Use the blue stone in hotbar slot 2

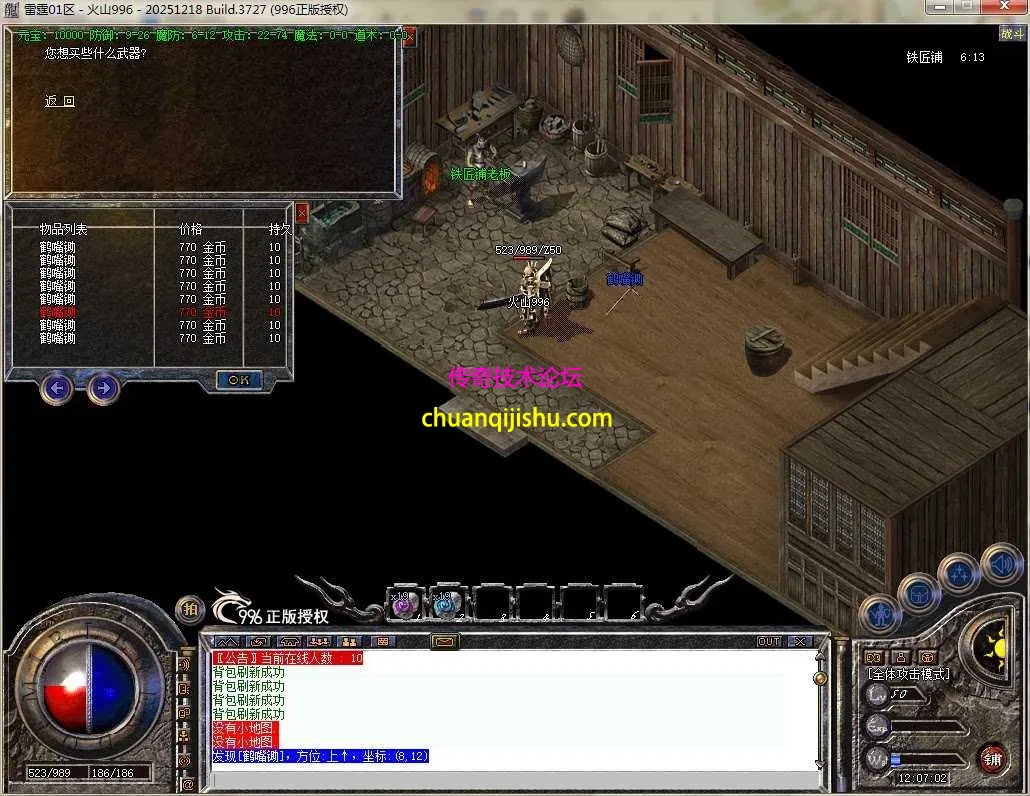click(x=445, y=604)
